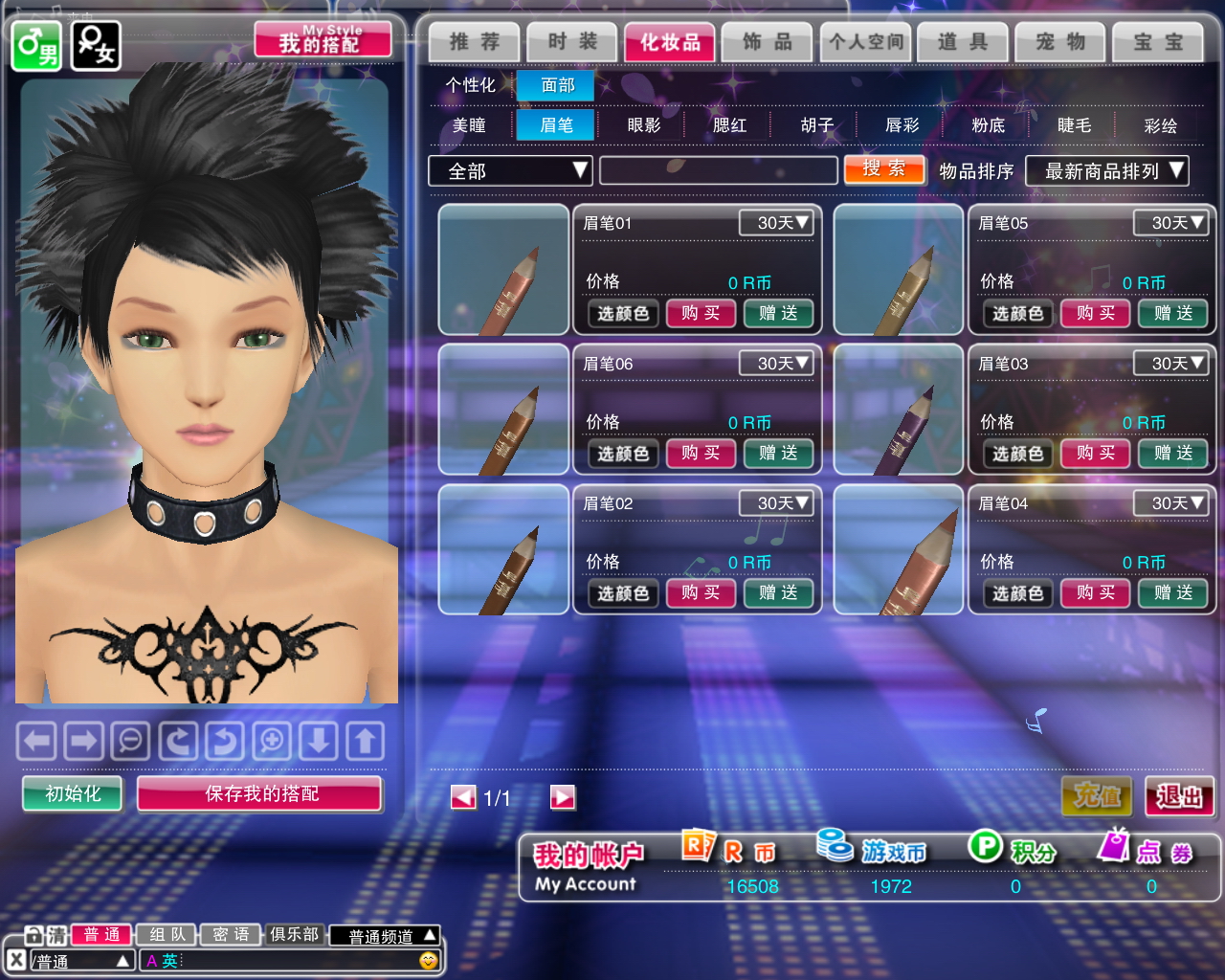
Task: Open the 个性化 personalization section
Action: coord(470,85)
